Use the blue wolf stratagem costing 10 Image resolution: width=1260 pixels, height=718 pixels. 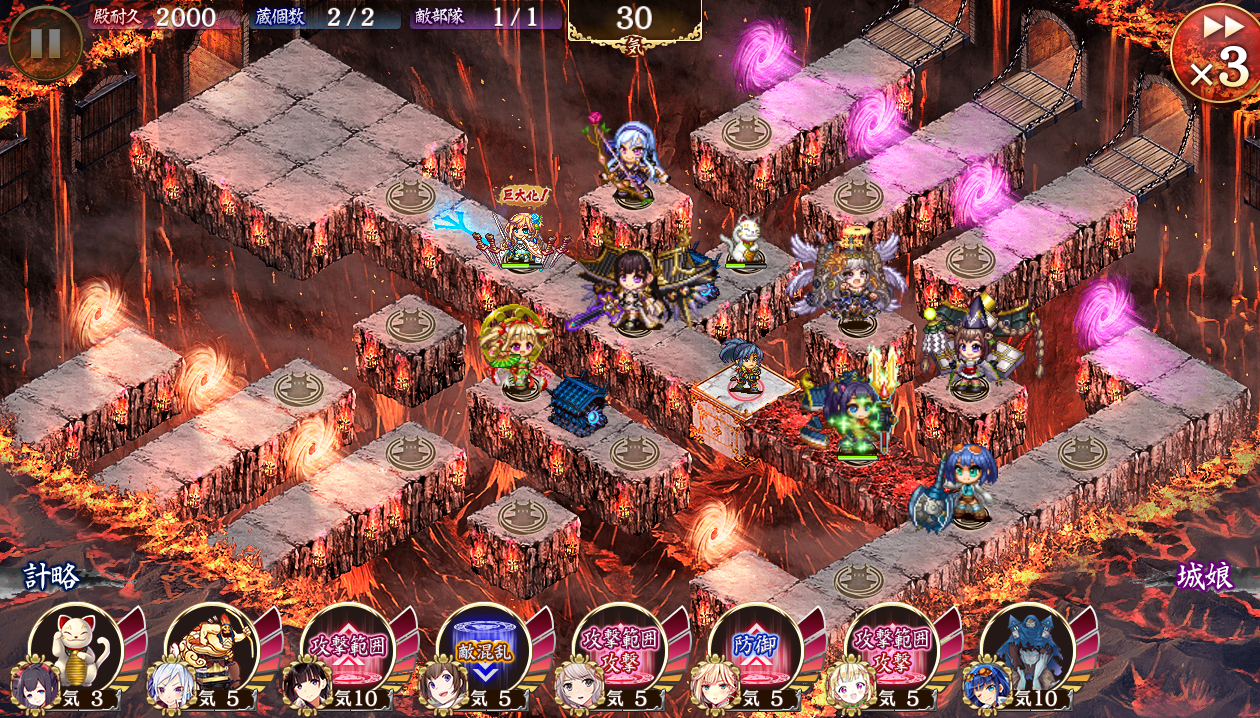1028,648
